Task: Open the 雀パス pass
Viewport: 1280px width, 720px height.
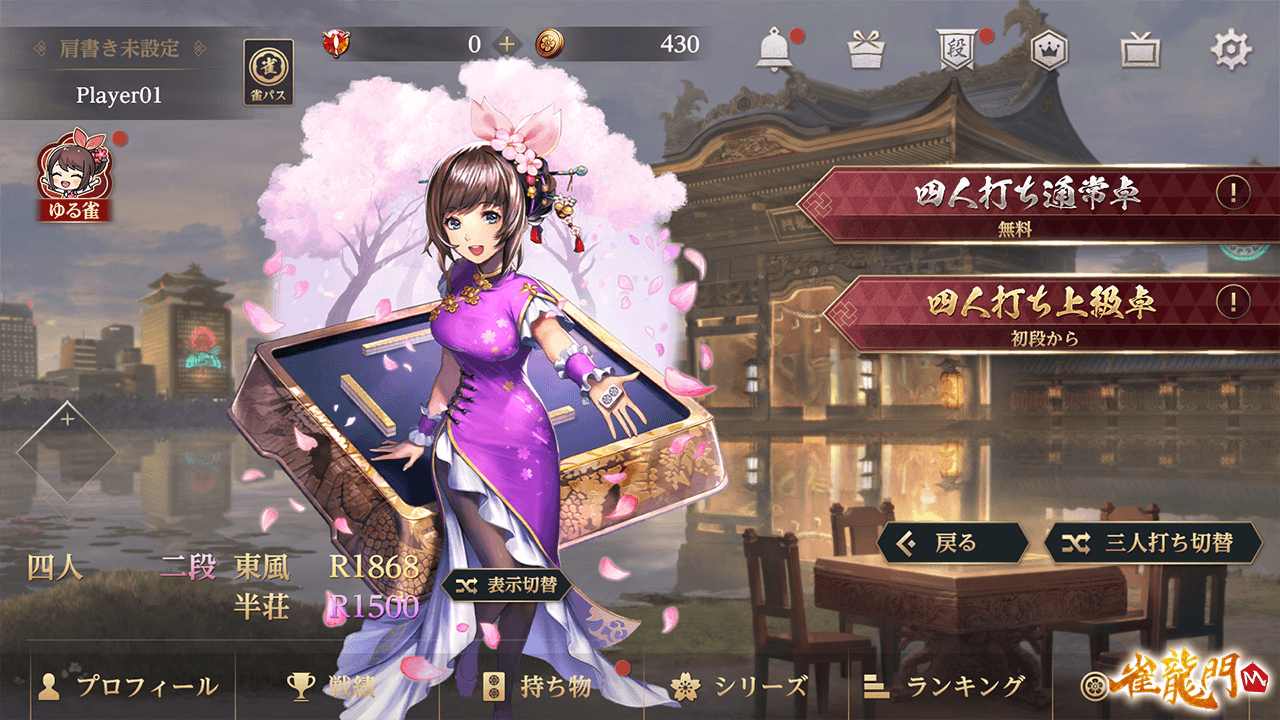Action: coord(268,72)
